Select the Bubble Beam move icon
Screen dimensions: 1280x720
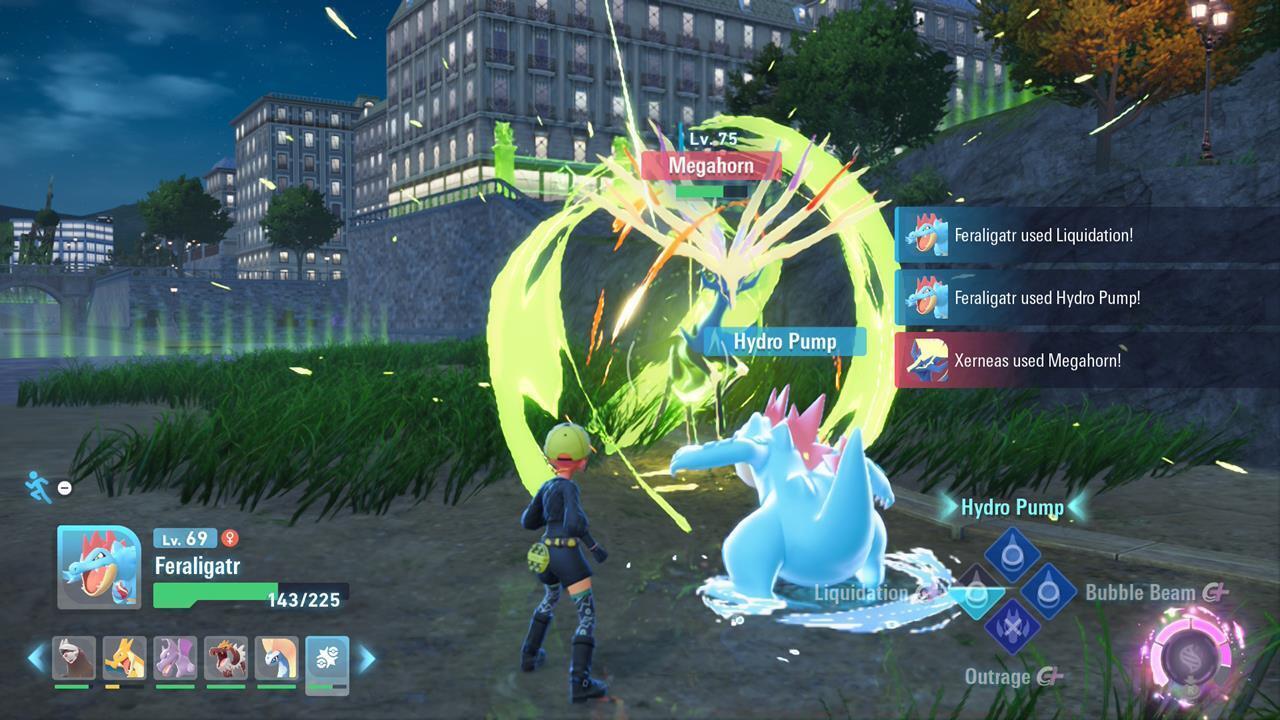[1047, 591]
